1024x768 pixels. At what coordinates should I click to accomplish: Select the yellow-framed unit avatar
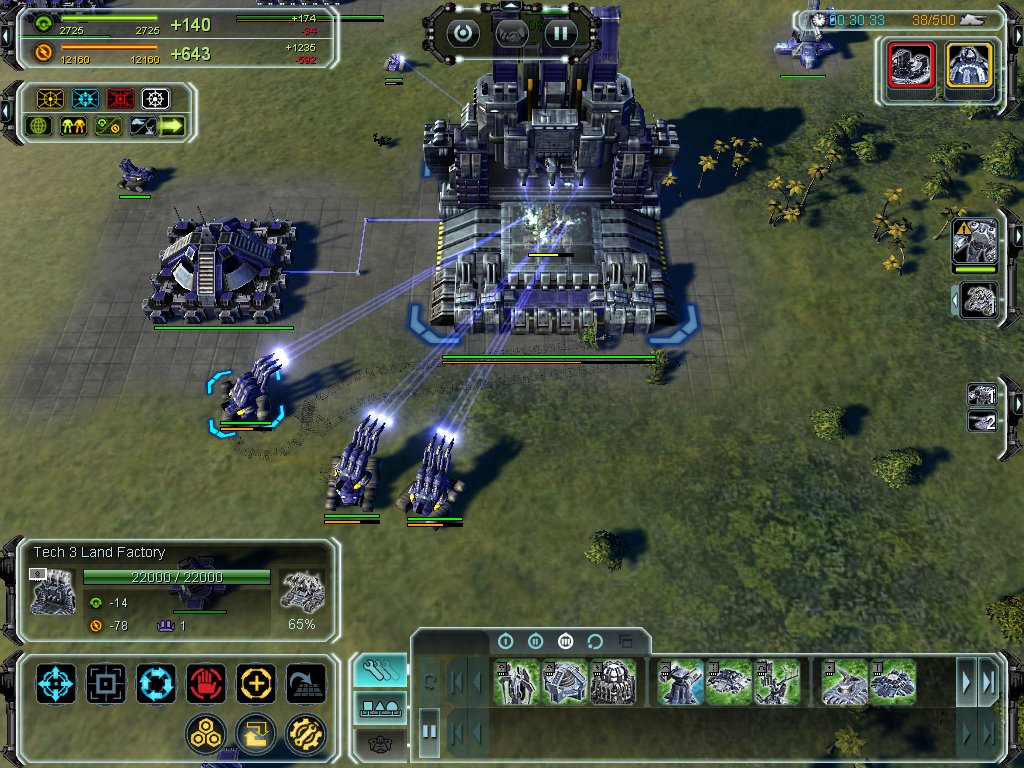point(969,68)
